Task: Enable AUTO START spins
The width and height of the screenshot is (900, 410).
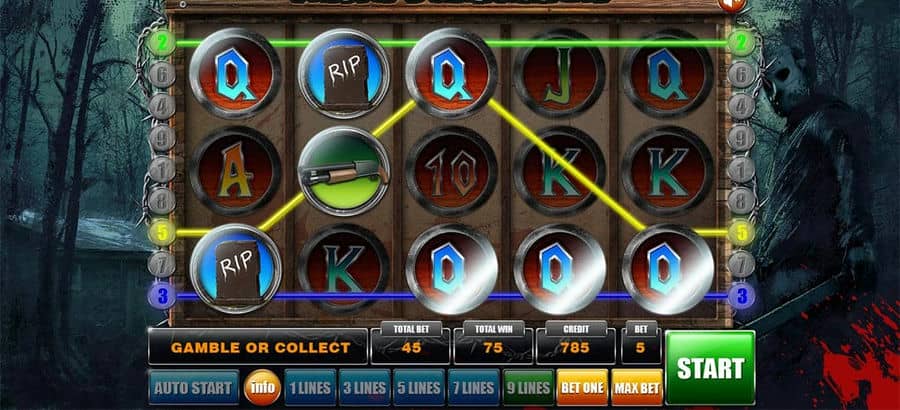Action: pos(194,387)
